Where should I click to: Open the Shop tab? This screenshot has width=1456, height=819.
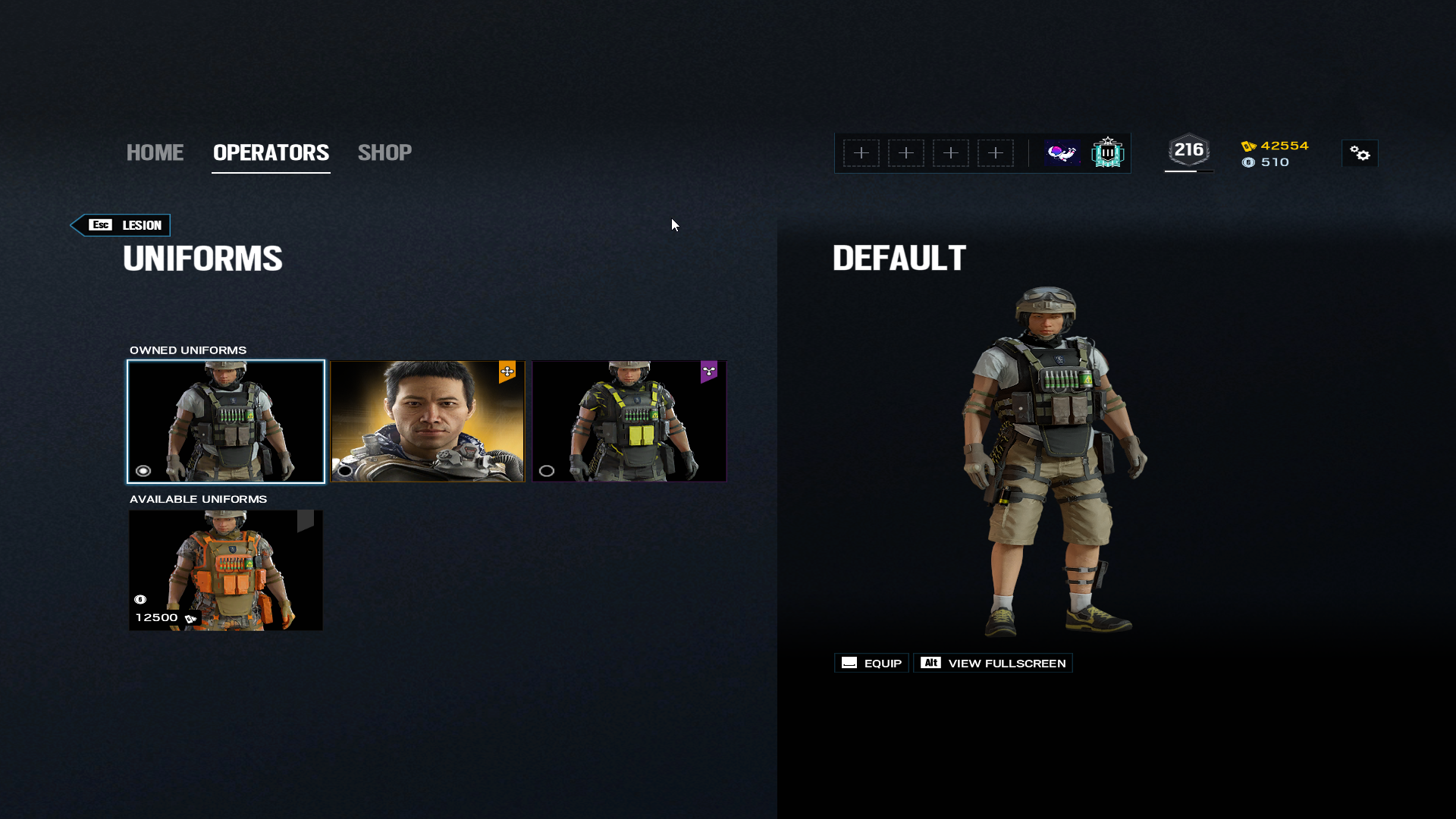384,152
